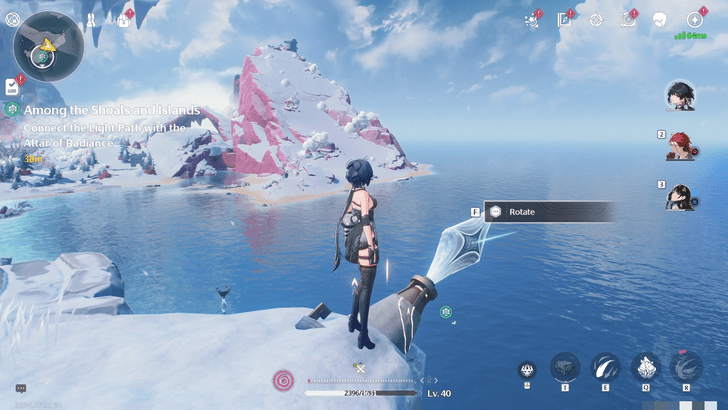Activate the resonance skill slash icon
Viewport: 728px width, 410px height.
[x=605, y=367]
